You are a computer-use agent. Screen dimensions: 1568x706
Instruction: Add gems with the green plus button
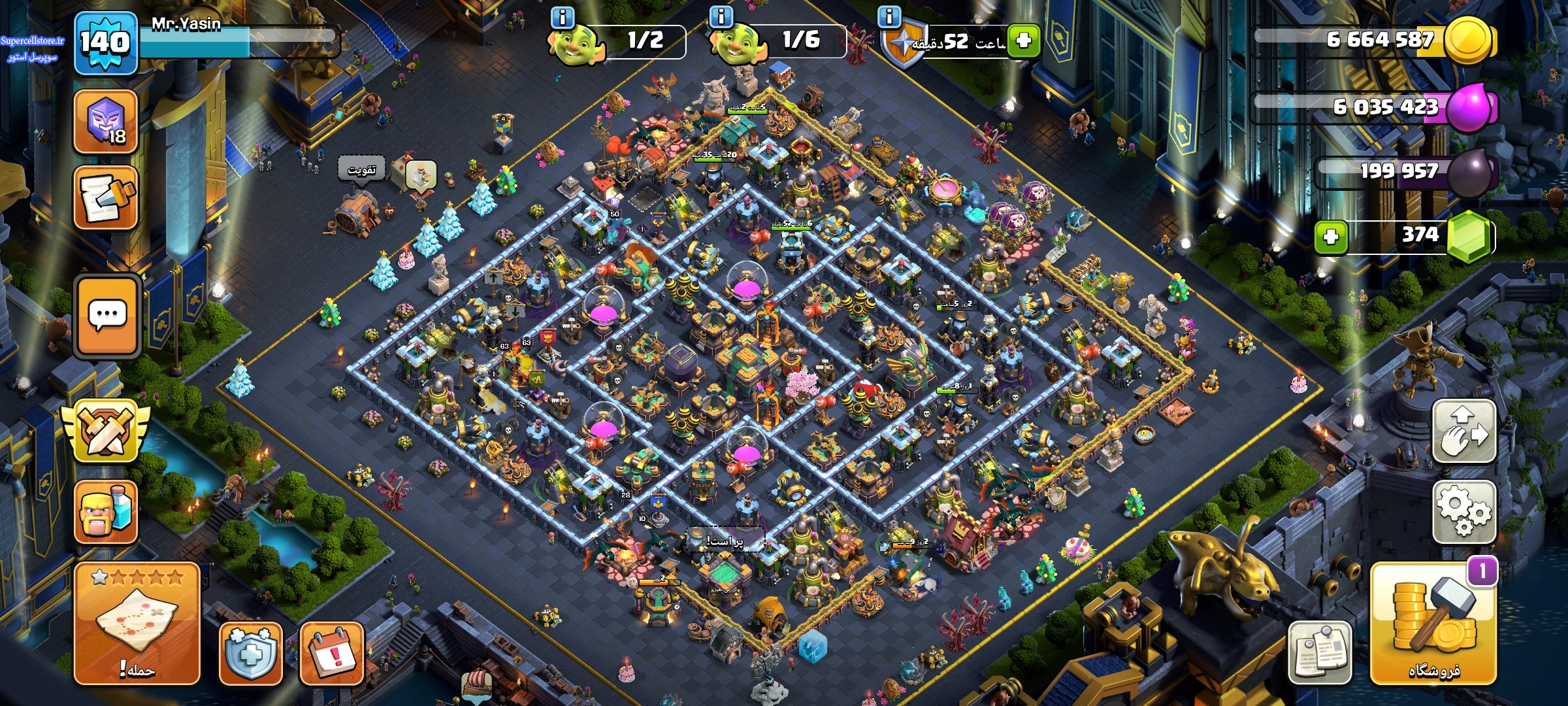(x=1330, y=237)
